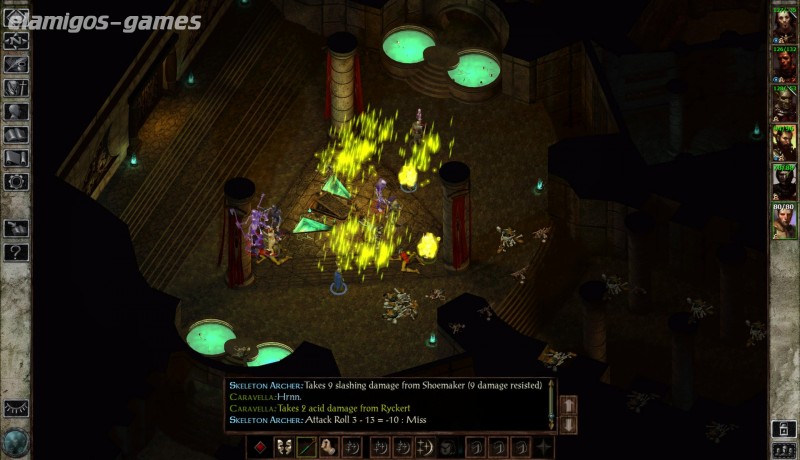Viewport: 800px width, 460px height.
Task: Open the character record head icon
Action: click(x=16, y=111)
